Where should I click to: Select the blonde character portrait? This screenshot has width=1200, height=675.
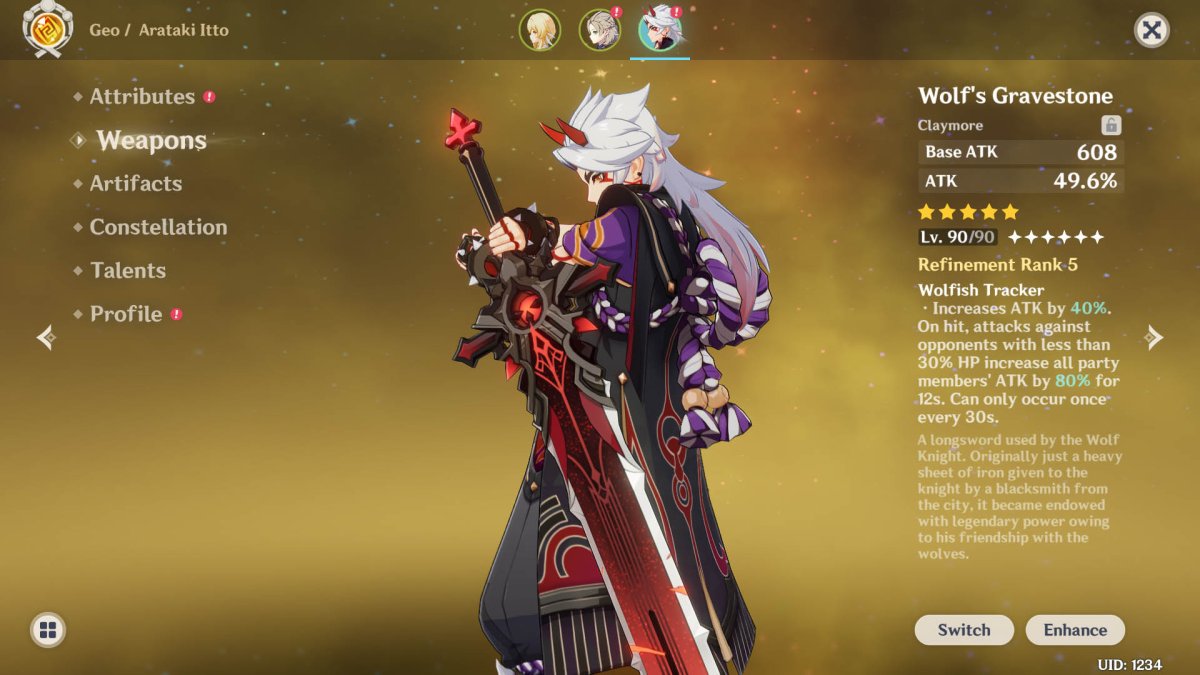point(538,30)
